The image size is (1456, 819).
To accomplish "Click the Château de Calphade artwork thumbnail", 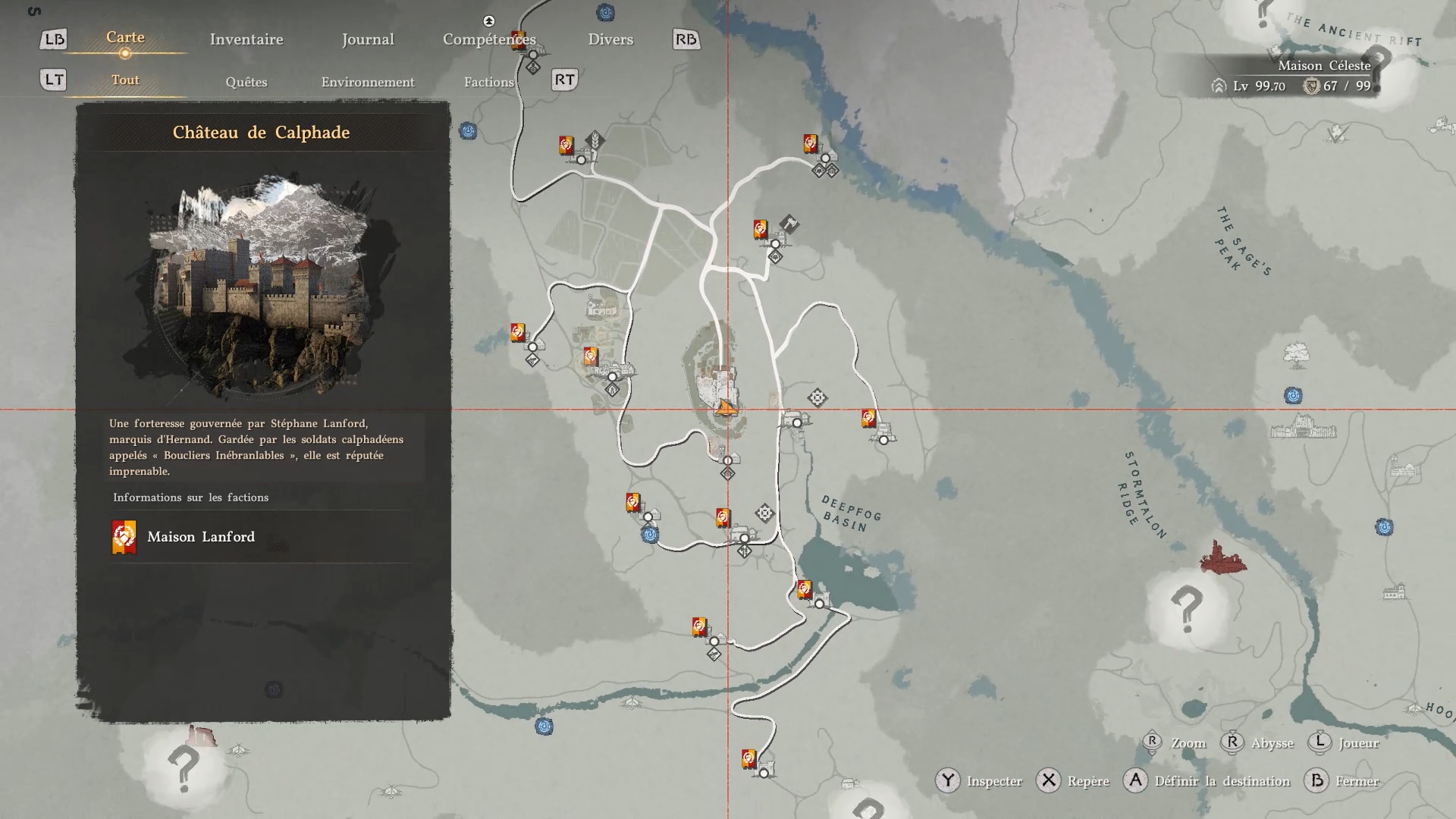I will 262,288.
